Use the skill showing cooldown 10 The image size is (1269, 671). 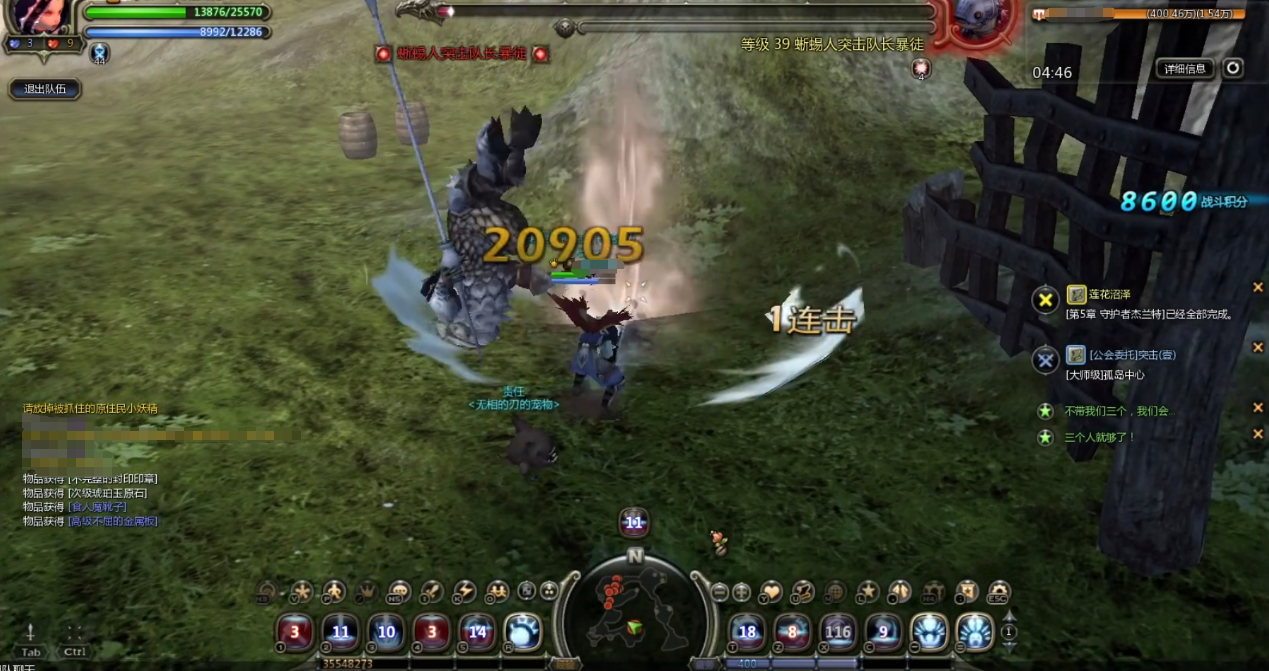[x=386, y=632]
